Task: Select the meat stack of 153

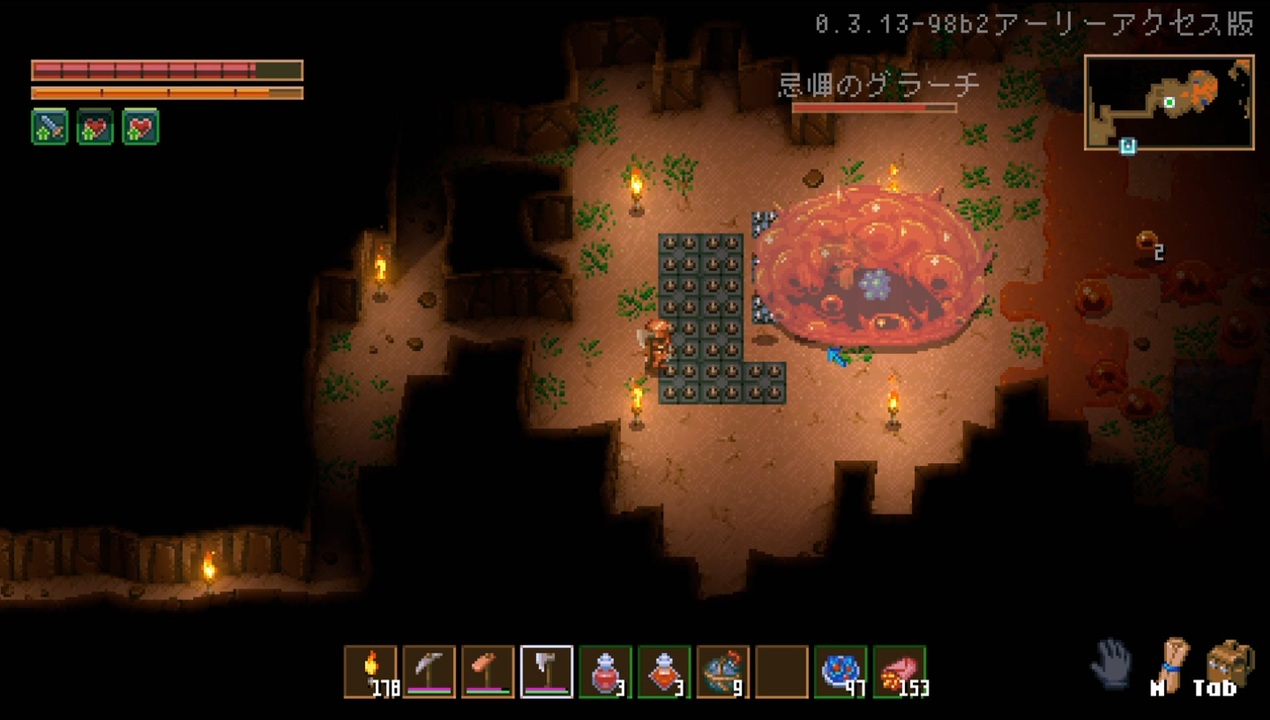Action: pos(900,671)
